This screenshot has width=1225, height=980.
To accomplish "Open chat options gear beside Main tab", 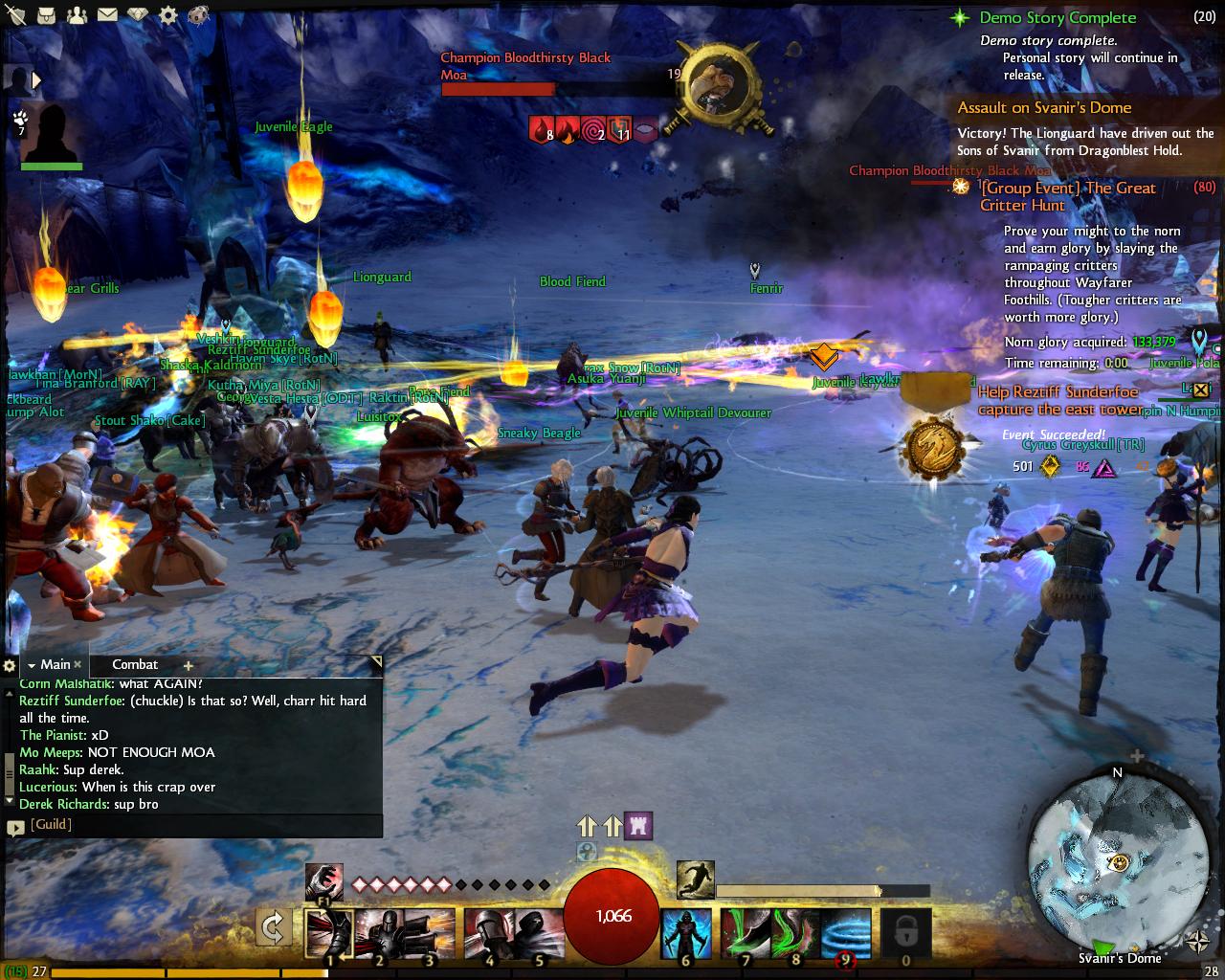I will (x=10, y=665).
